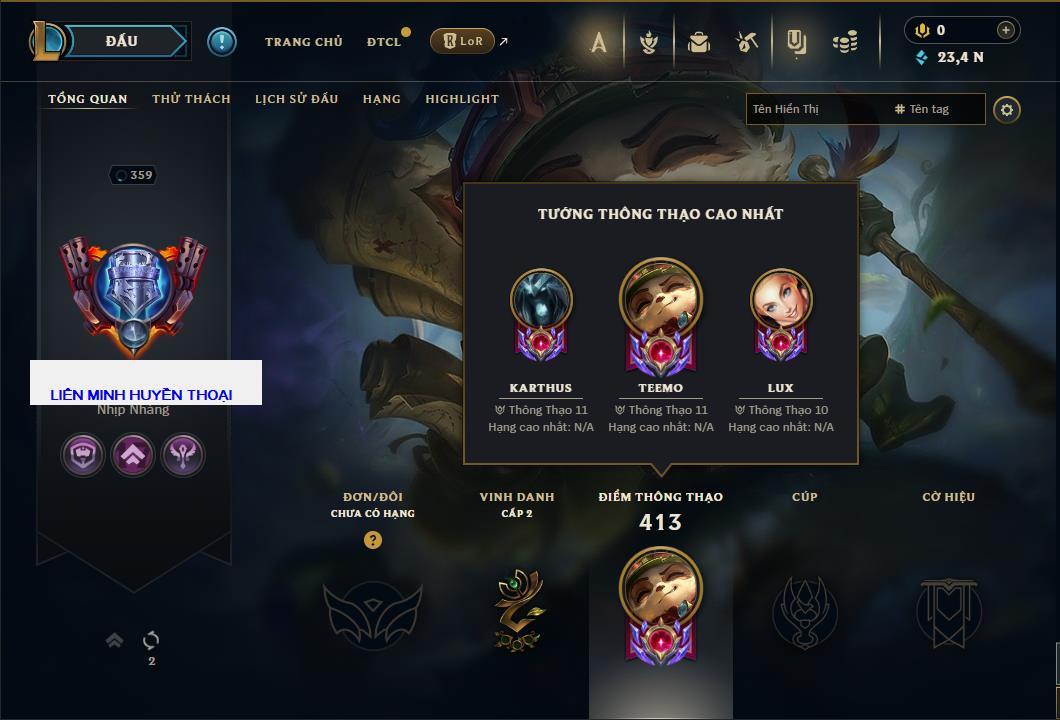Screen dimensions: 1060x720
Task: Switch to the THỬ THÁCH tab
Action: [191, 99]
